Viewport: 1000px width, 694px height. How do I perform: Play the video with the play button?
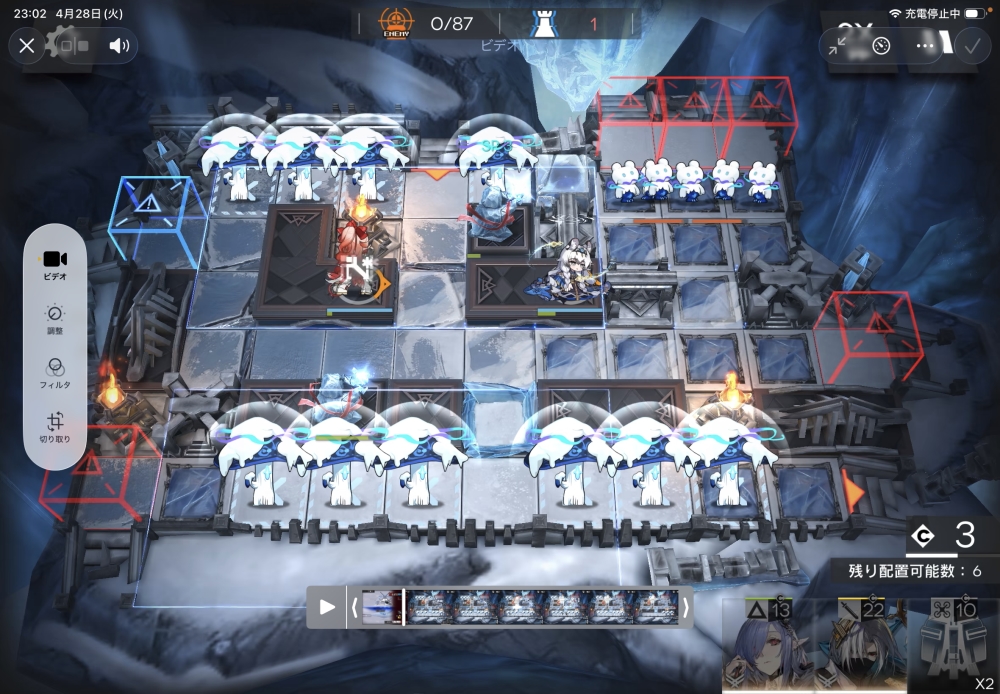(x=327, y=606)
